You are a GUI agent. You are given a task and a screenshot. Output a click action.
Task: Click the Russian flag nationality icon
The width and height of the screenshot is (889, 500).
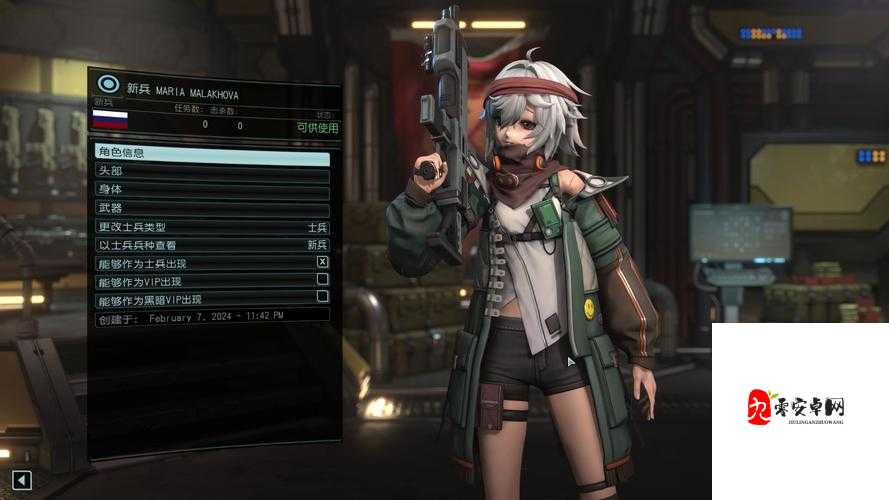110,120
